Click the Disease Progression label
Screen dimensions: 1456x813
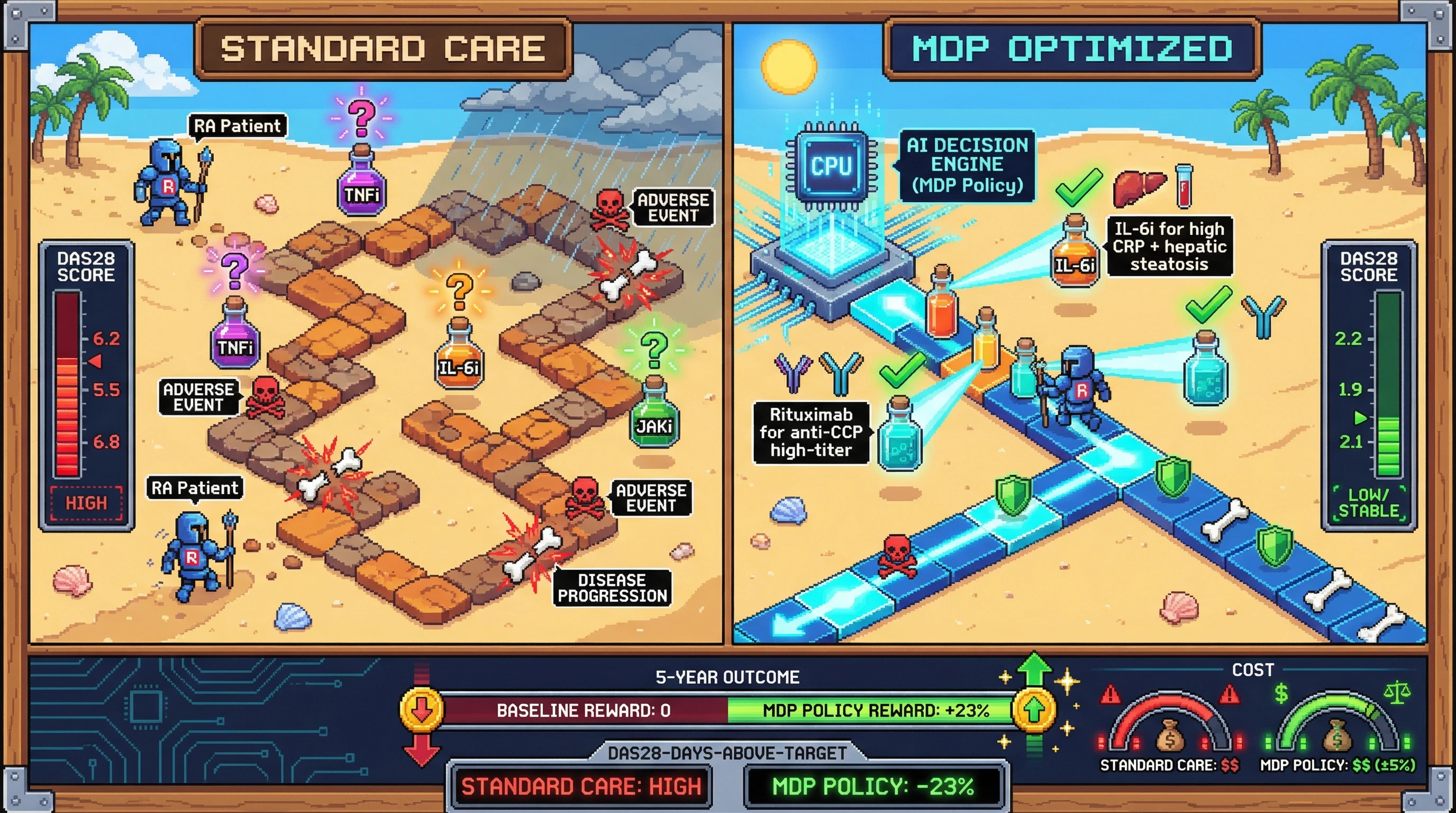point(612,588)
